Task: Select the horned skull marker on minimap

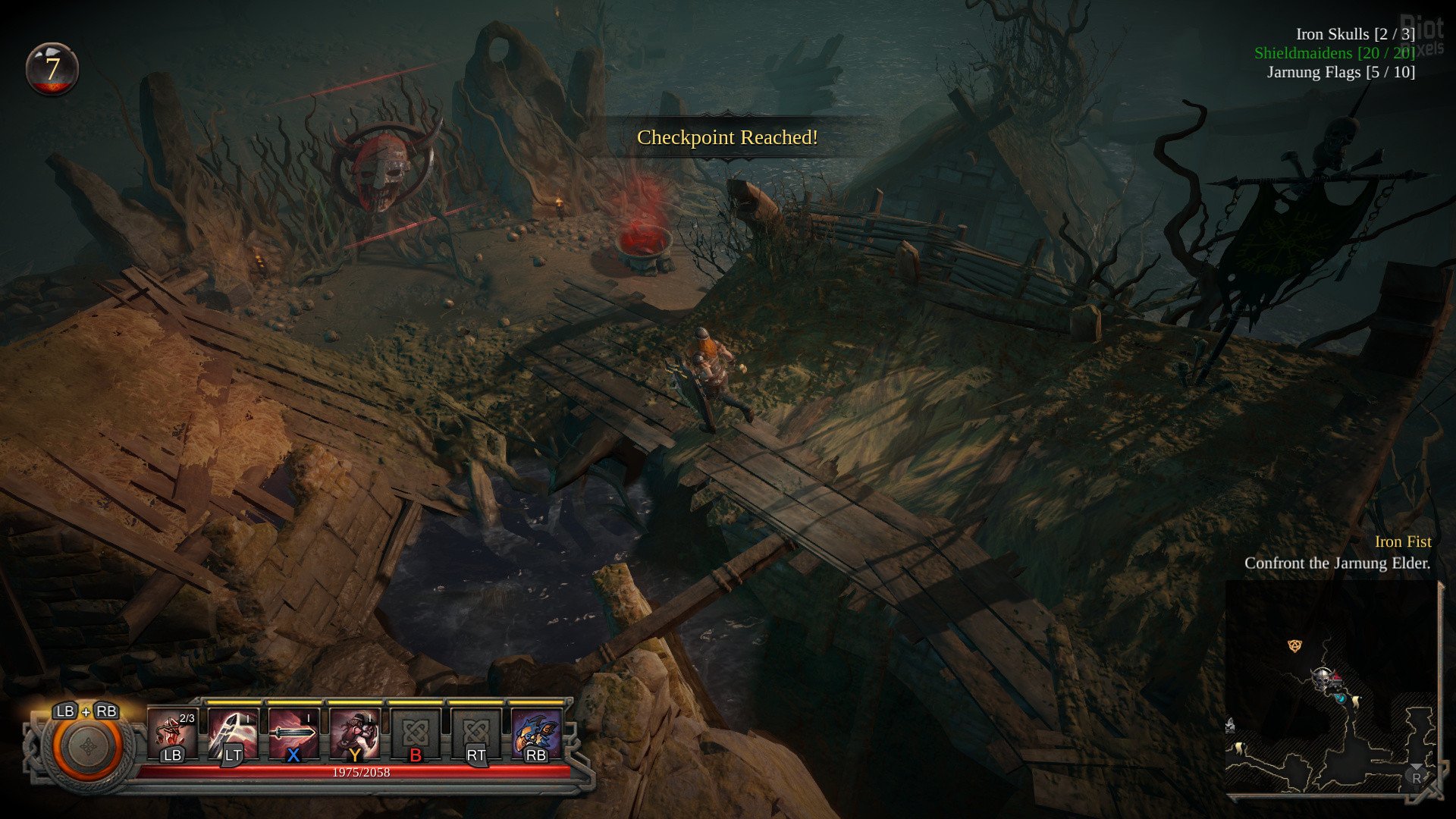Action: 1323,677
